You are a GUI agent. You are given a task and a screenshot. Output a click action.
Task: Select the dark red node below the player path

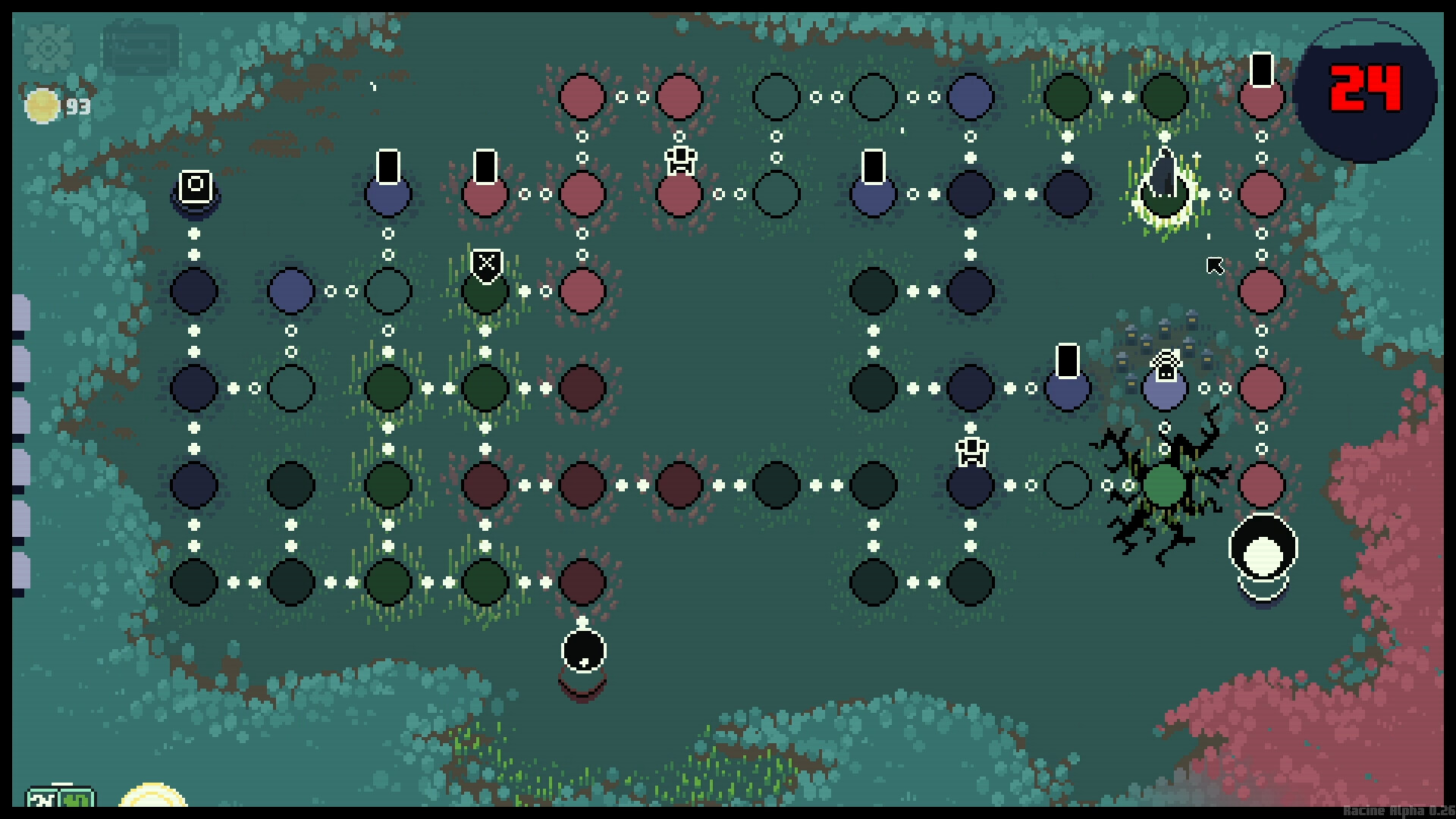click(x=582, y=582)
